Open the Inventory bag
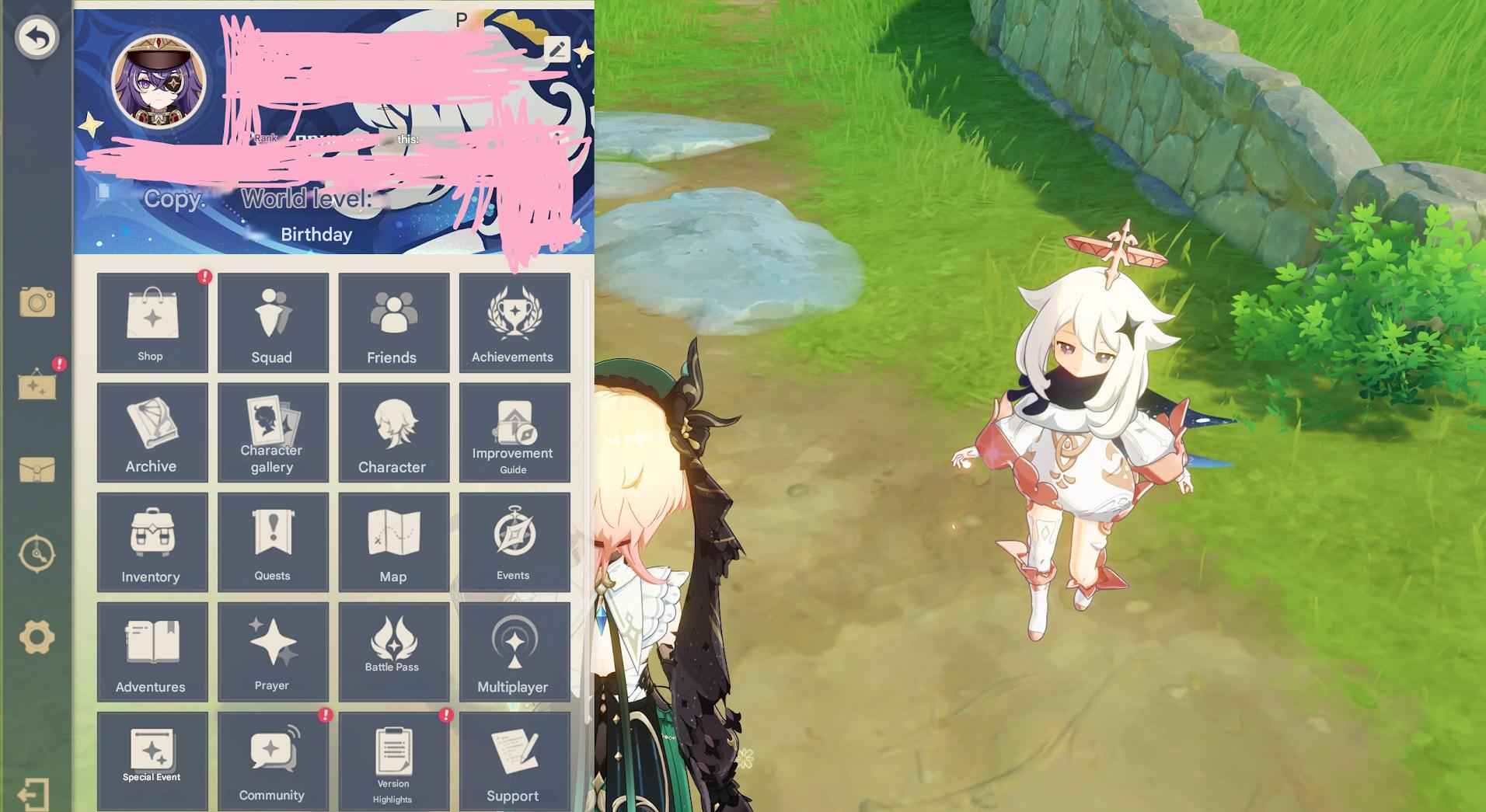The image size is (1486, 812). tap(151, 542)
